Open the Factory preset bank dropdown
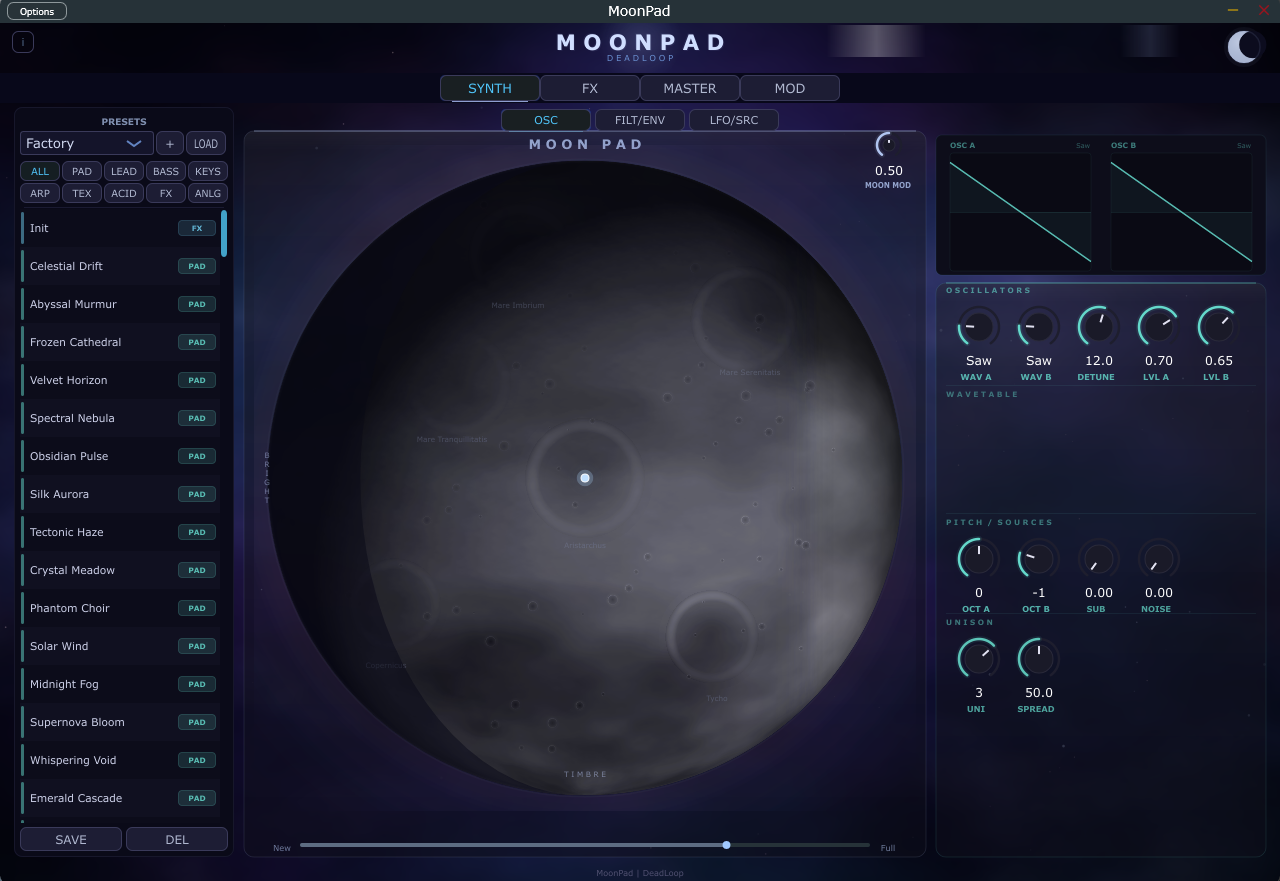Screen dimensions: 1280x881 tap(86, 143)
